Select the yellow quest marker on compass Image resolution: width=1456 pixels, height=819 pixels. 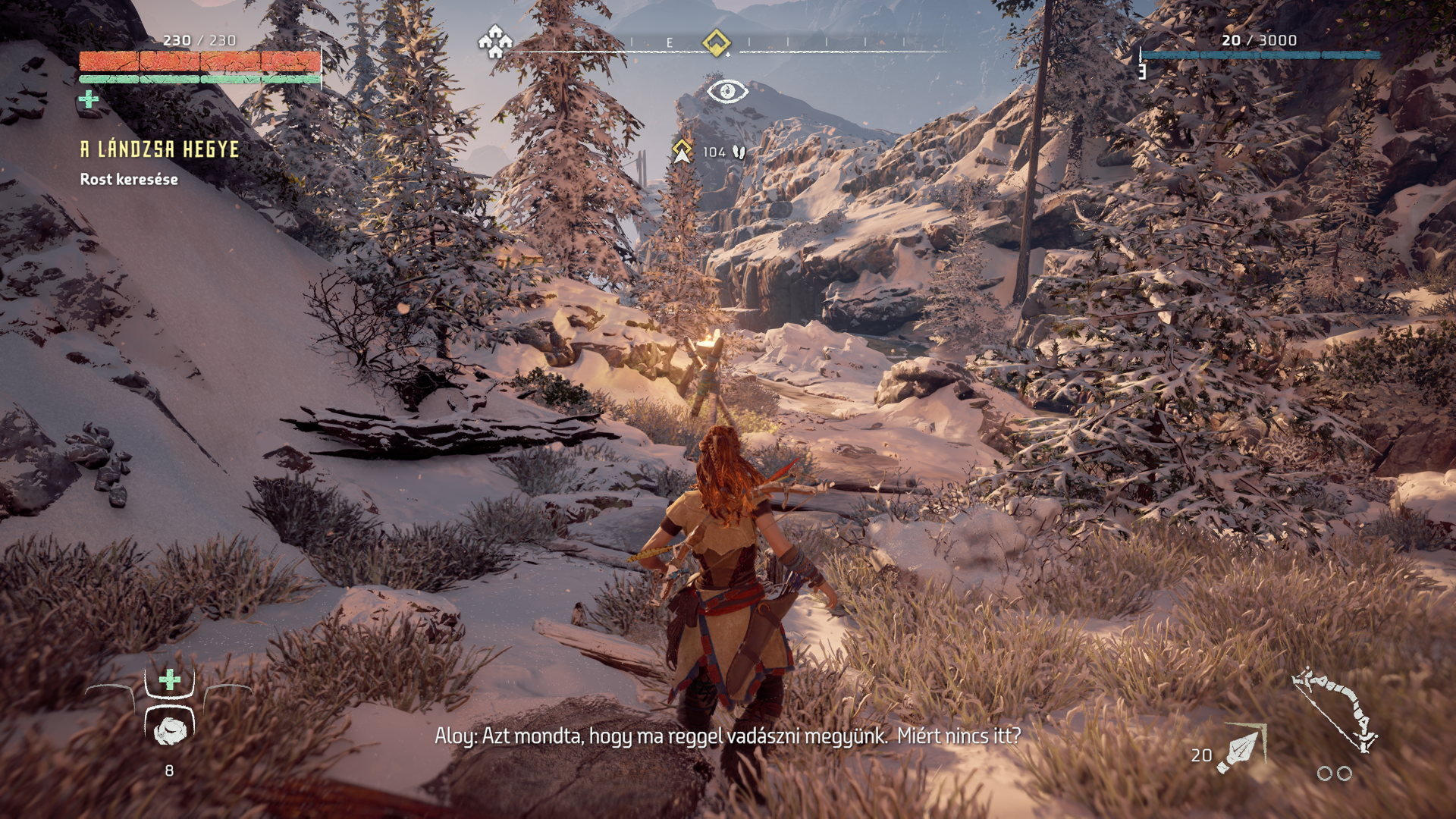point(716,42)
